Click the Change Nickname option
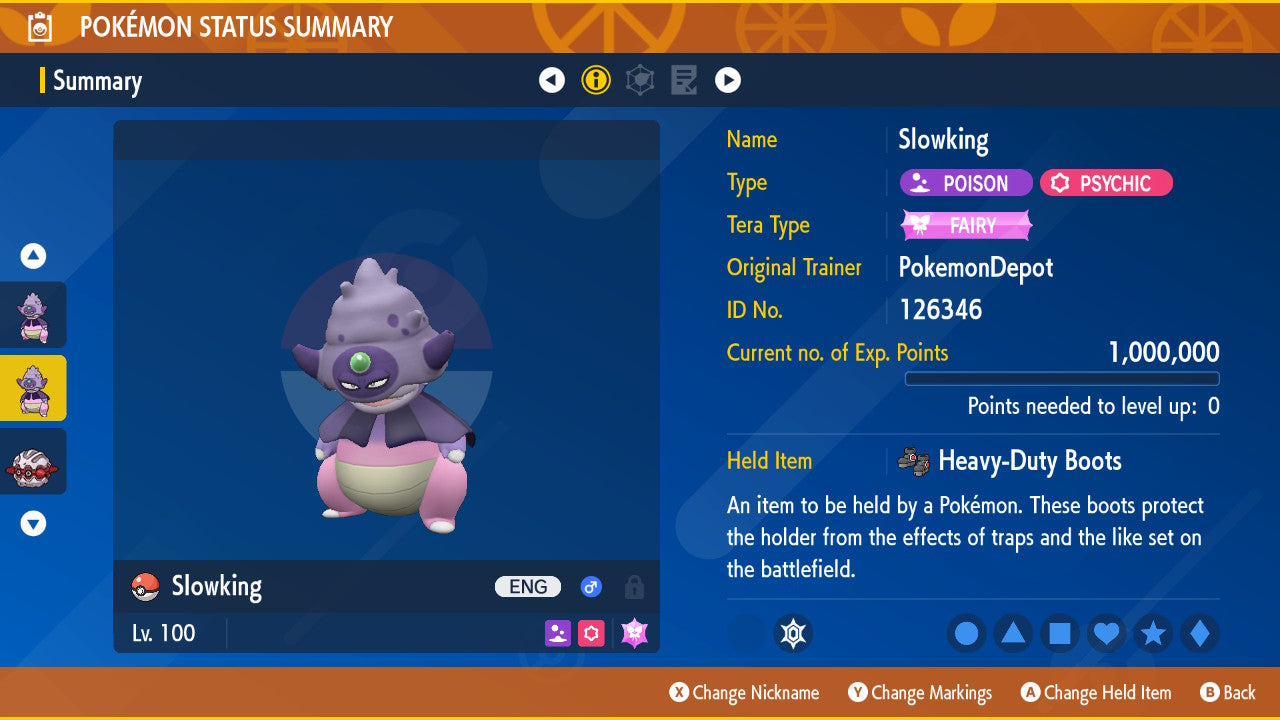The height and width of the screenshot is (720, 1280). pyautogui.click(x=745, y=693)
